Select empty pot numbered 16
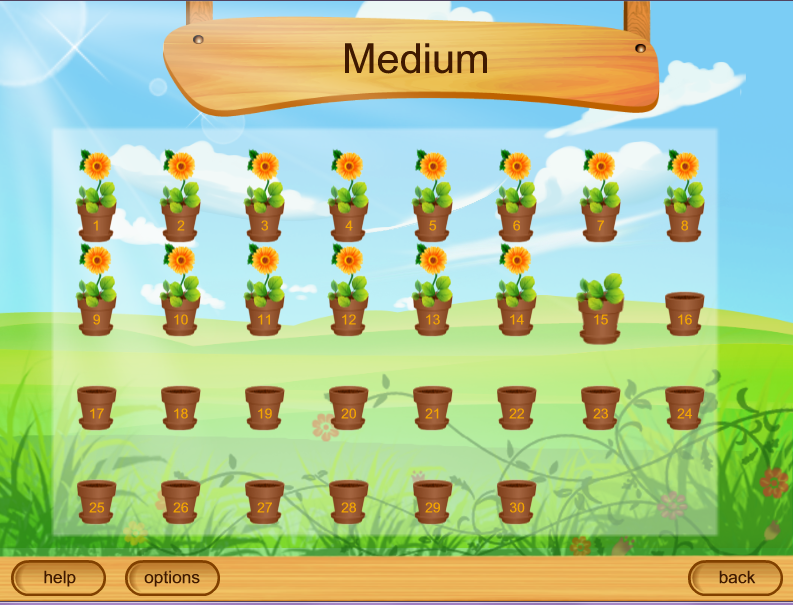793x605 pixels. click(684, 314)
